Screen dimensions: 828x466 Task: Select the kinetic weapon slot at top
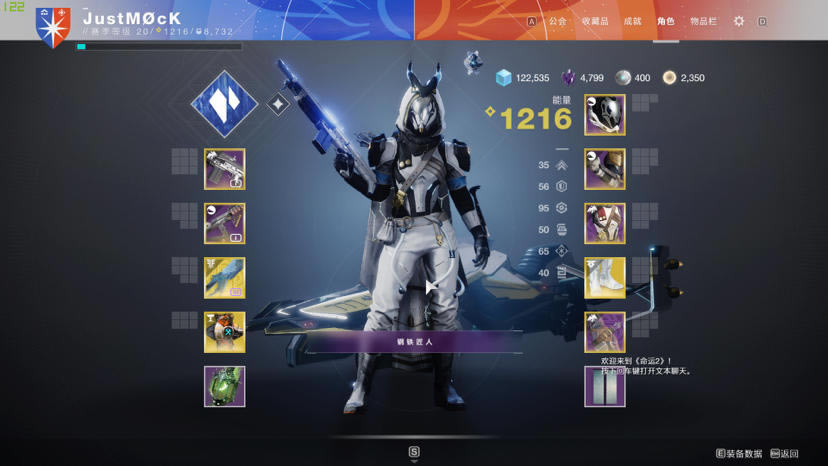[x=224, y=169]
